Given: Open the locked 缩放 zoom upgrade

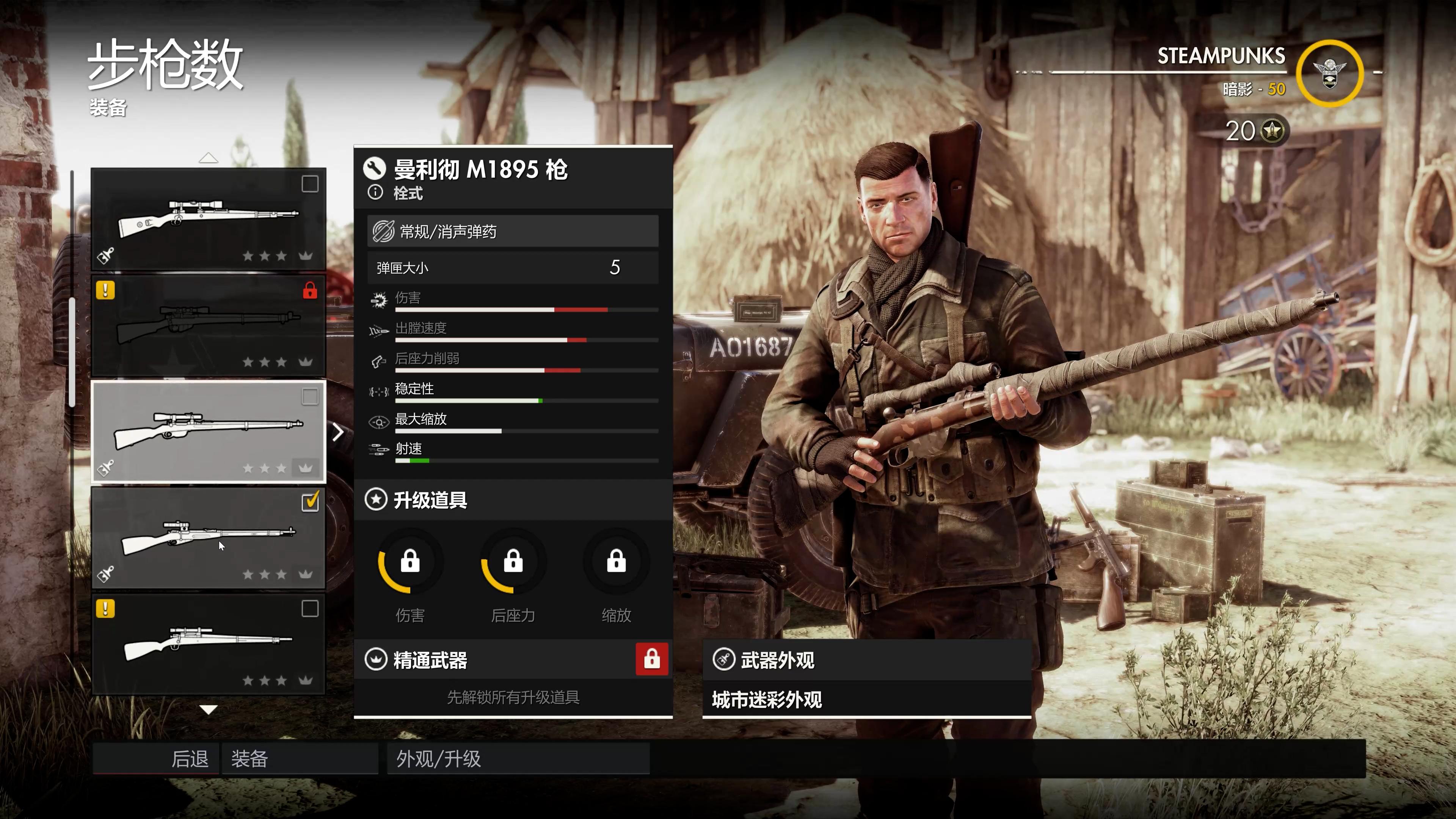Looking at the screenshot, I should pyautogui.click(x=616, y=562).
